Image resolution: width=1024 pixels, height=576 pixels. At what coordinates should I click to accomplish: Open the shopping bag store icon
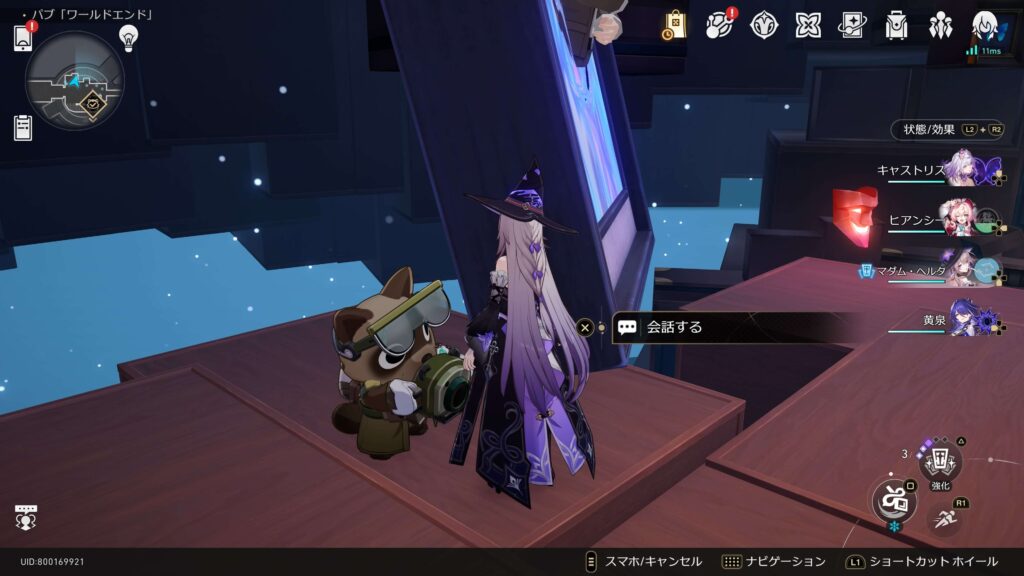(x=674, y=25)
